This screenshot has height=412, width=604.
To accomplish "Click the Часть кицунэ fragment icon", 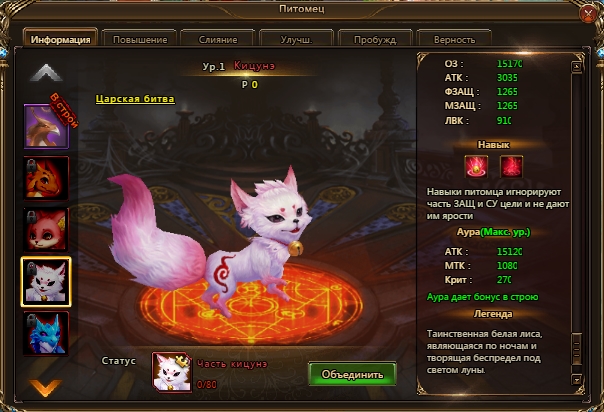I will (171, 371).
